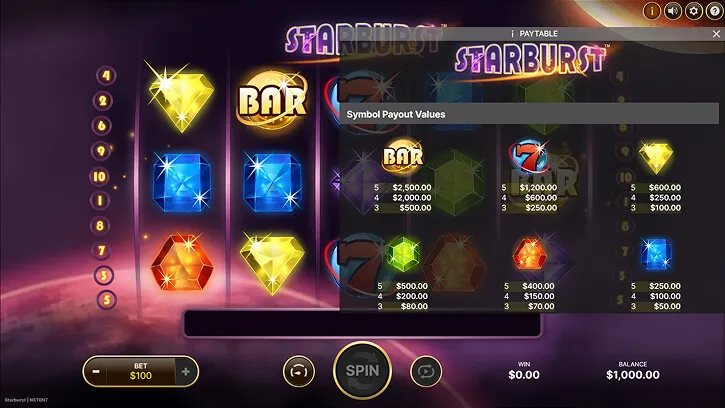
Task: Open help with the question mark icon
Action: click(712, 12)
